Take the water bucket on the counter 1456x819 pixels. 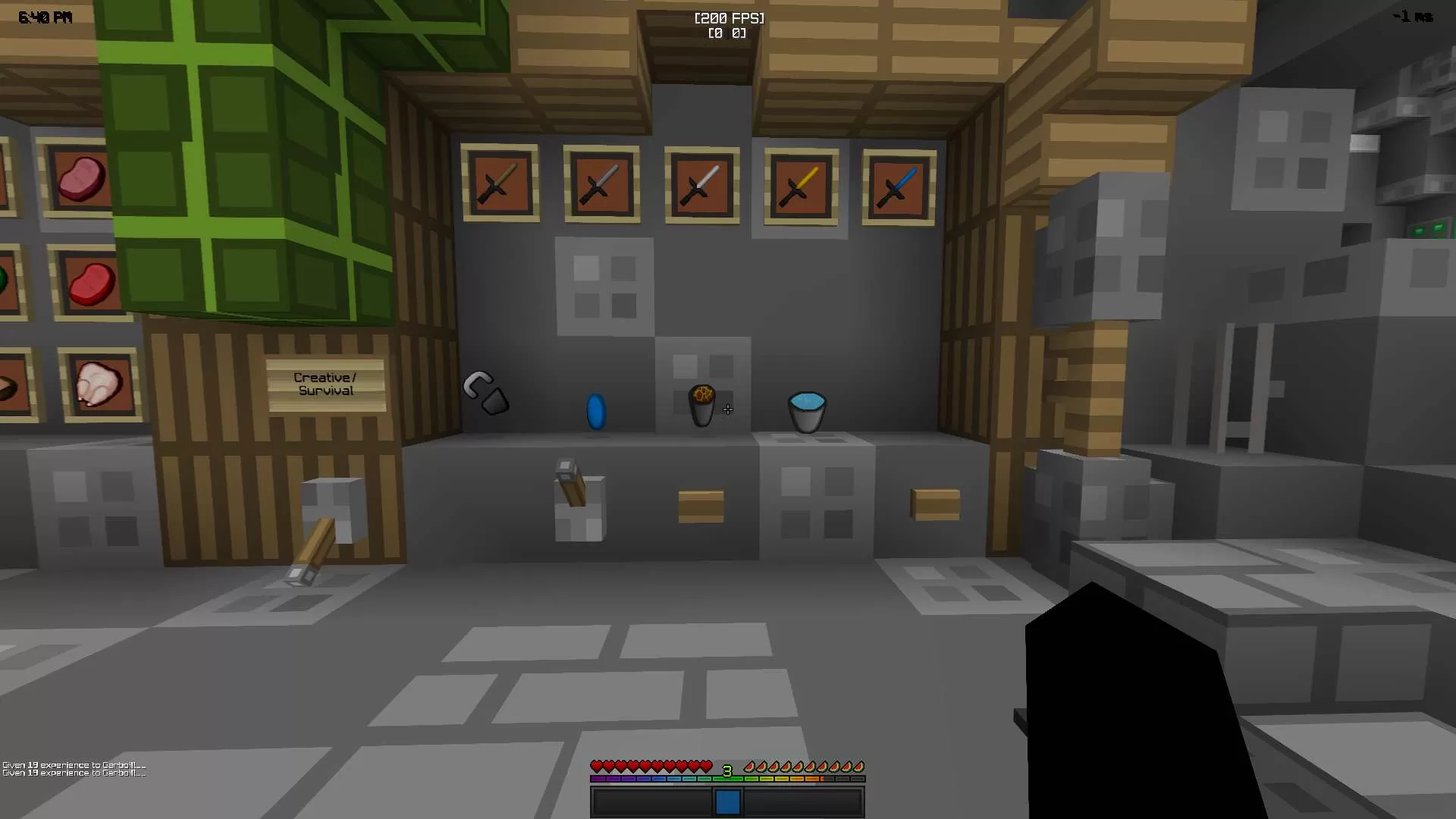806,410
